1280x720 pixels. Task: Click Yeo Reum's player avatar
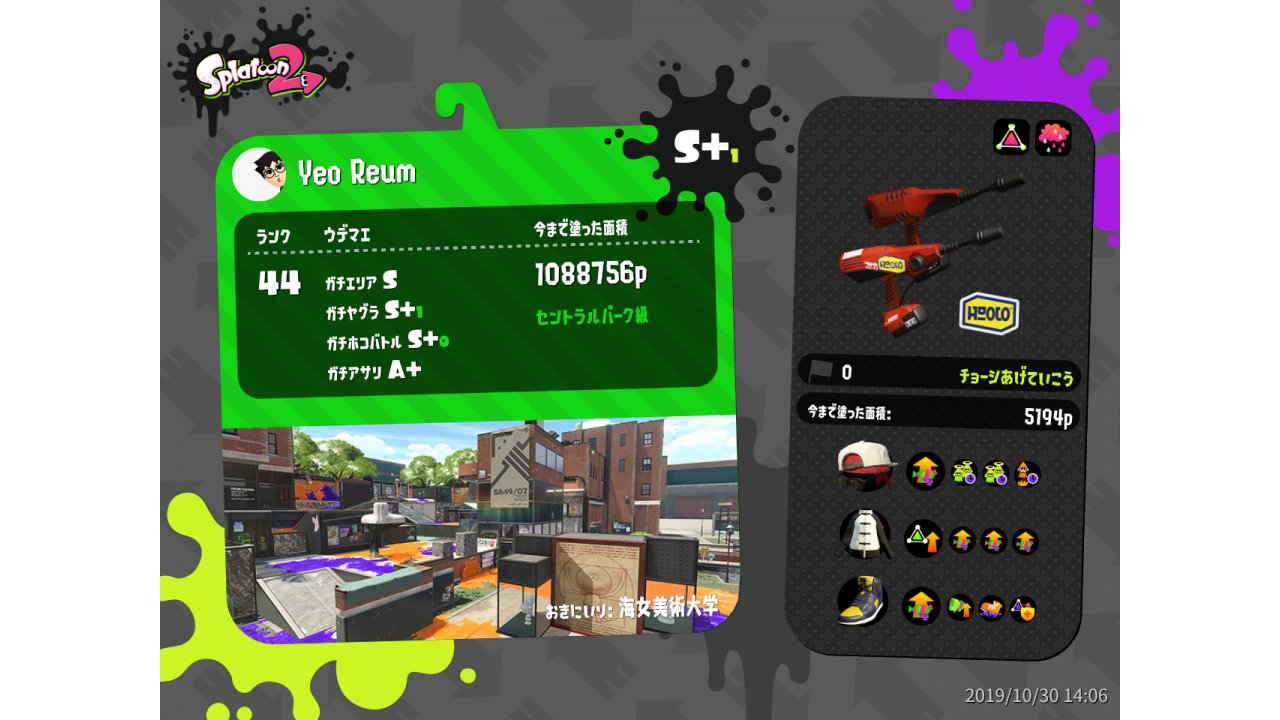coord(258,174)
